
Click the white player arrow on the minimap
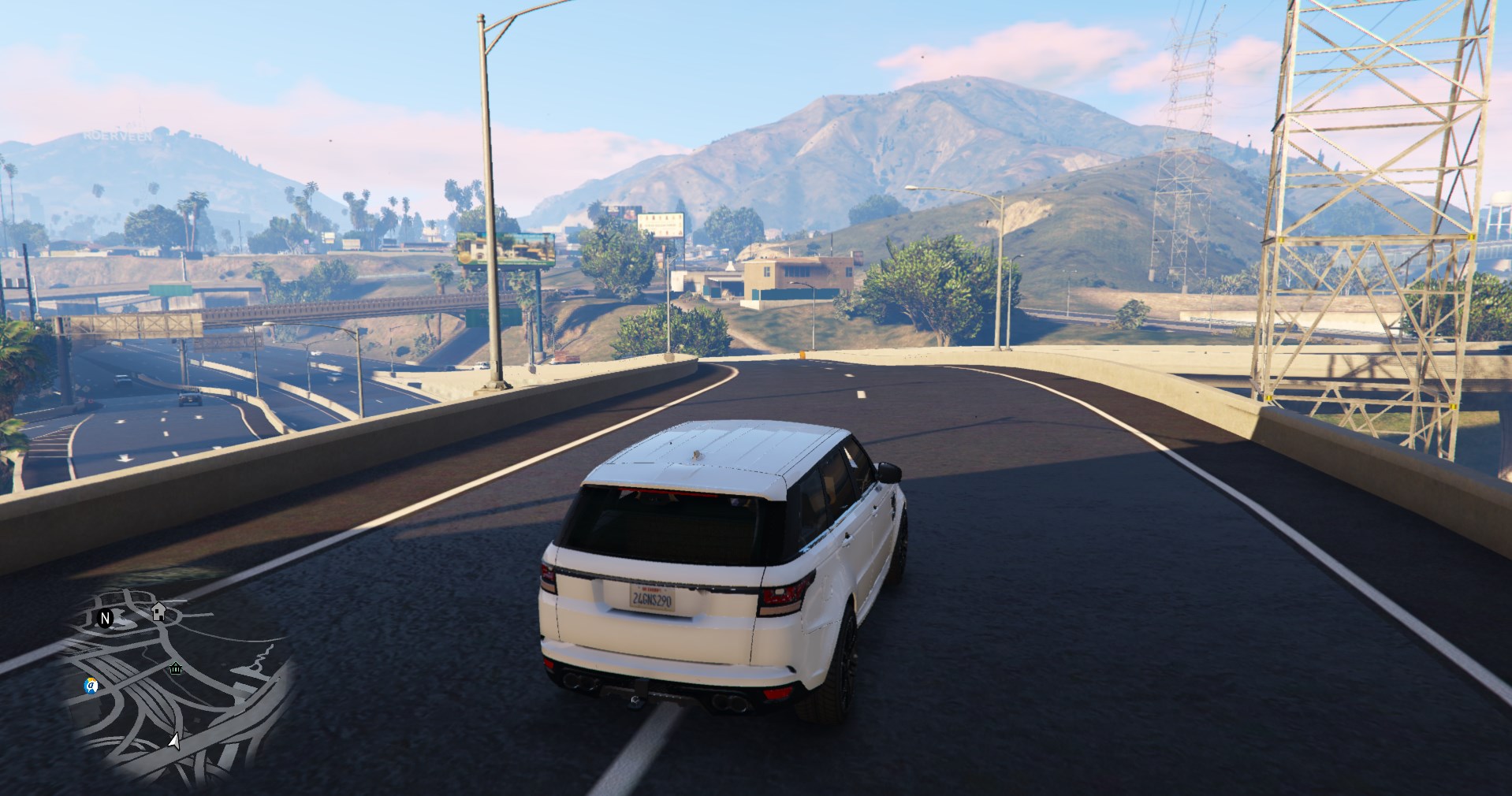[174, 741]
